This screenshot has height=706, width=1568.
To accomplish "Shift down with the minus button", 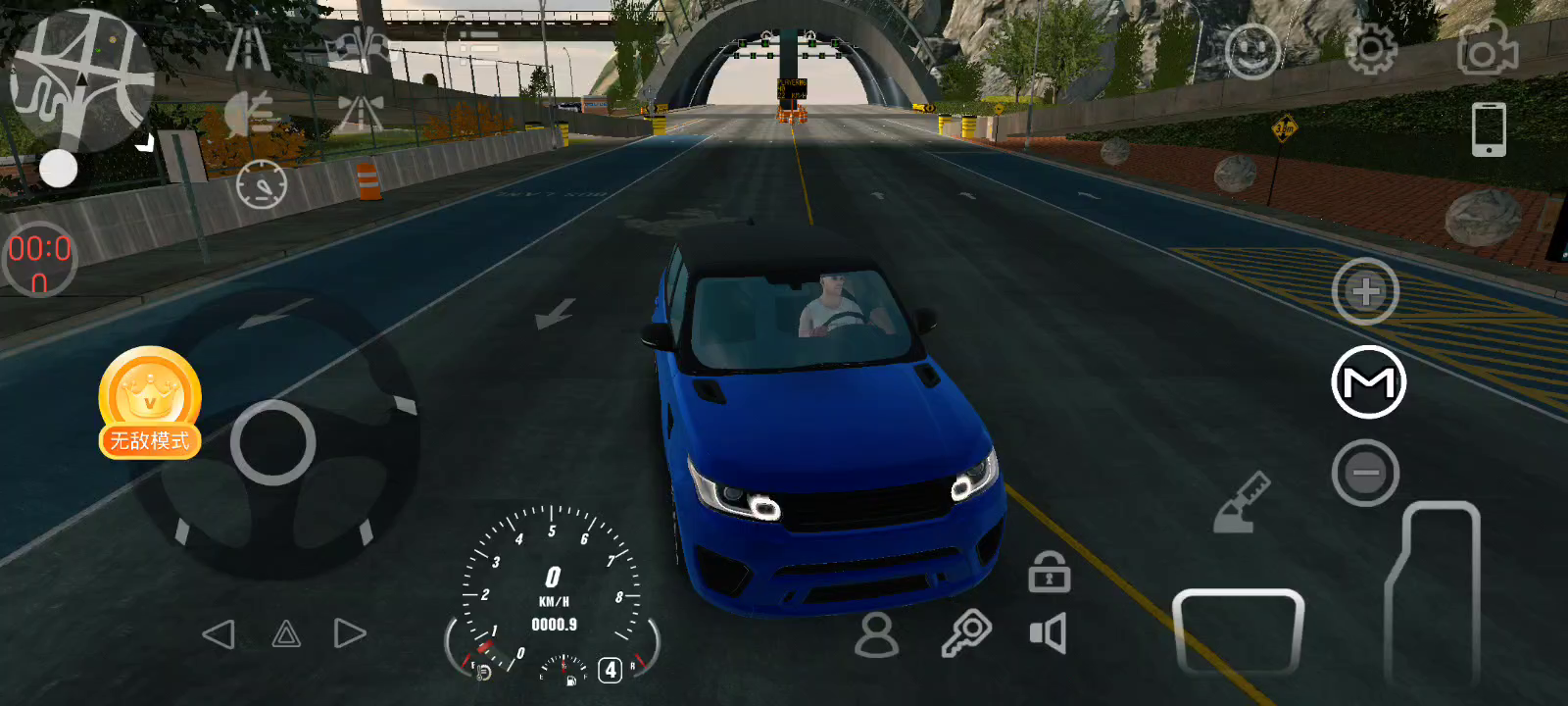I will click(1365, 474).
